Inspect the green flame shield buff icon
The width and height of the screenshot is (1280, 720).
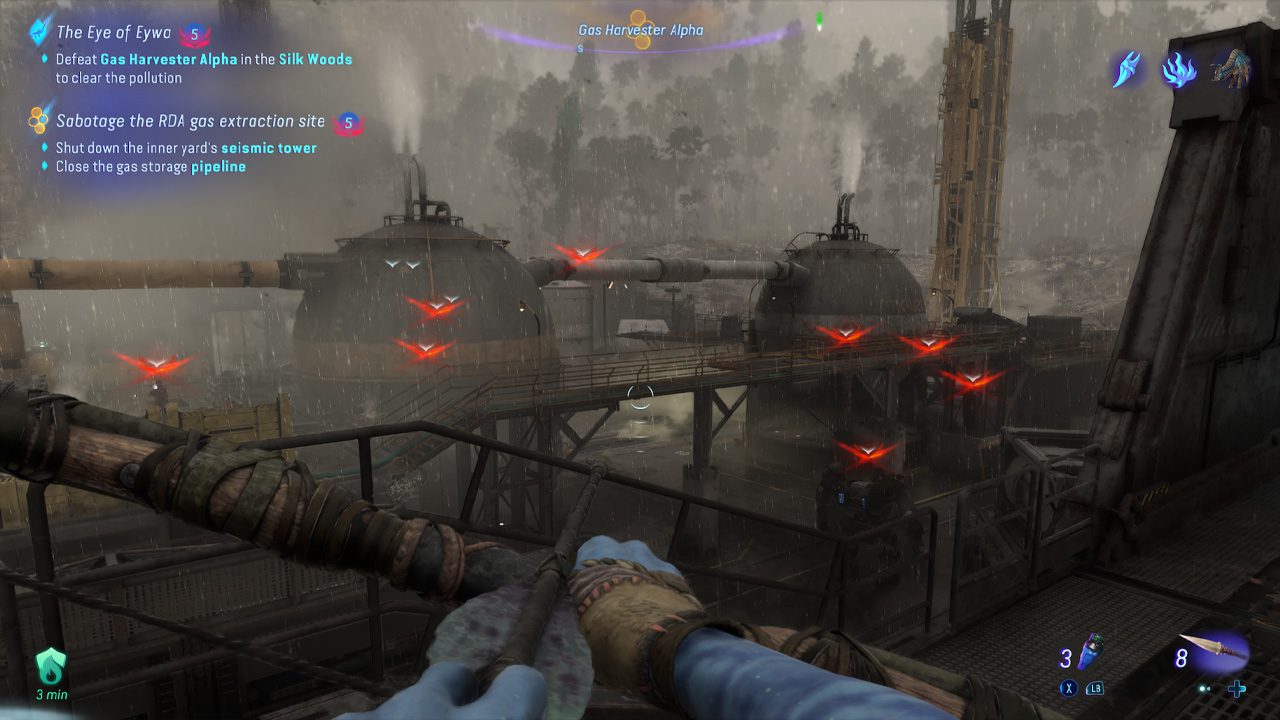tap(51, 665)
